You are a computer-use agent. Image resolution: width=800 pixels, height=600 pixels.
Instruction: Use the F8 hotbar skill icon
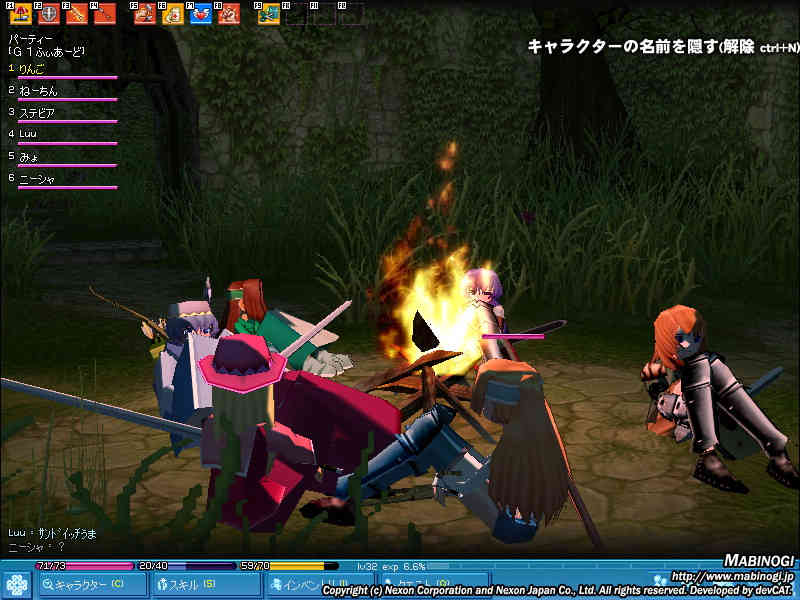click(229, 14)
